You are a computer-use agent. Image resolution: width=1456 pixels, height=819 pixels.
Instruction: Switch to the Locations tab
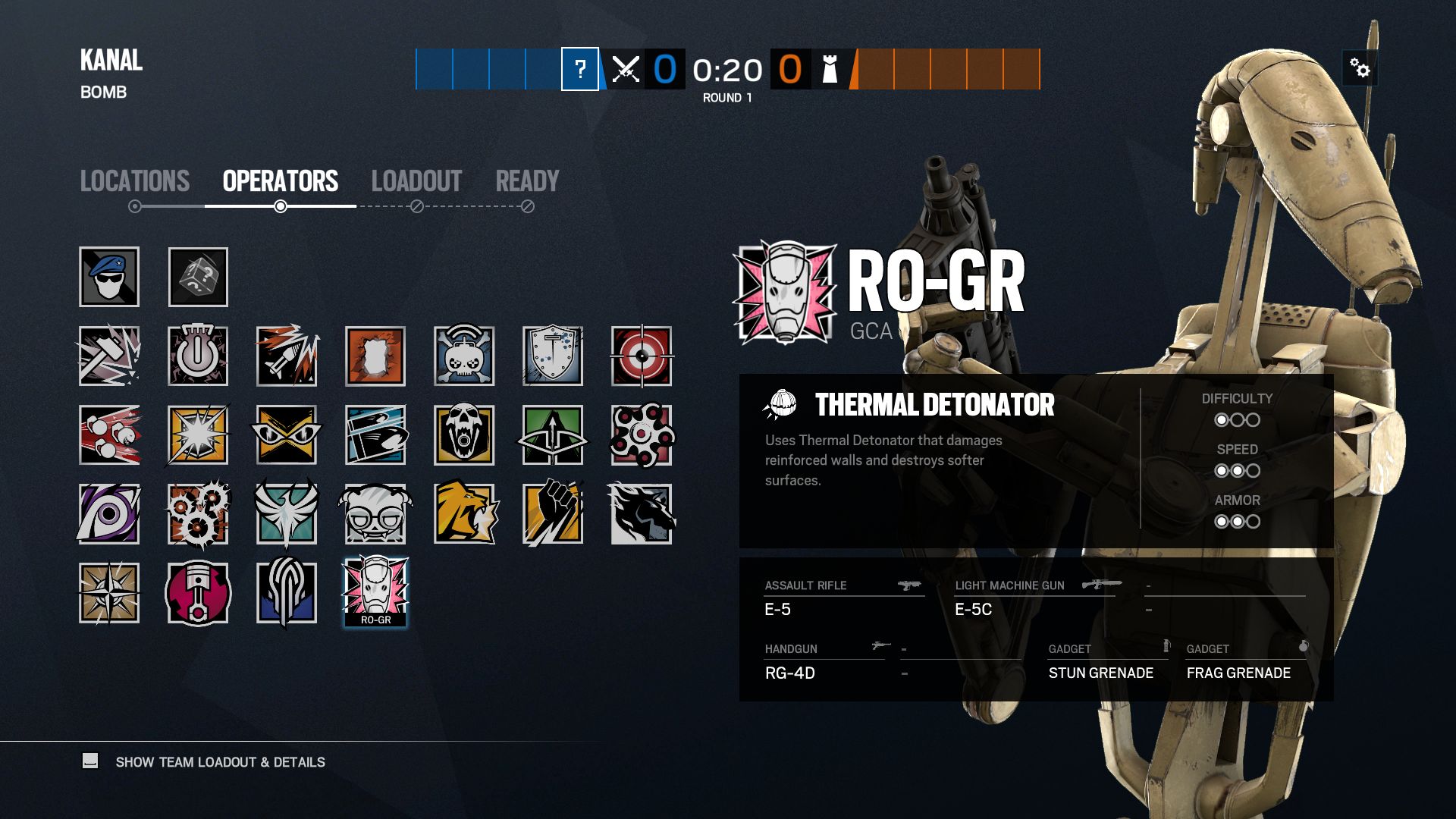(135, 180)
